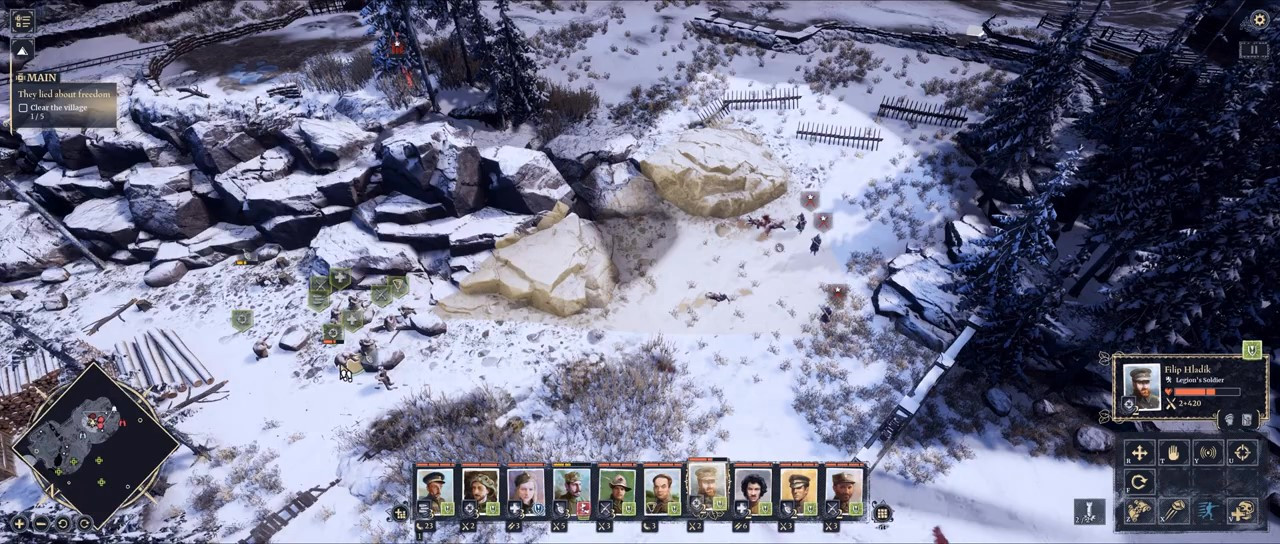1280x544 pixels.
Task: Open the objectives list icon
Action: click(22, 20)
